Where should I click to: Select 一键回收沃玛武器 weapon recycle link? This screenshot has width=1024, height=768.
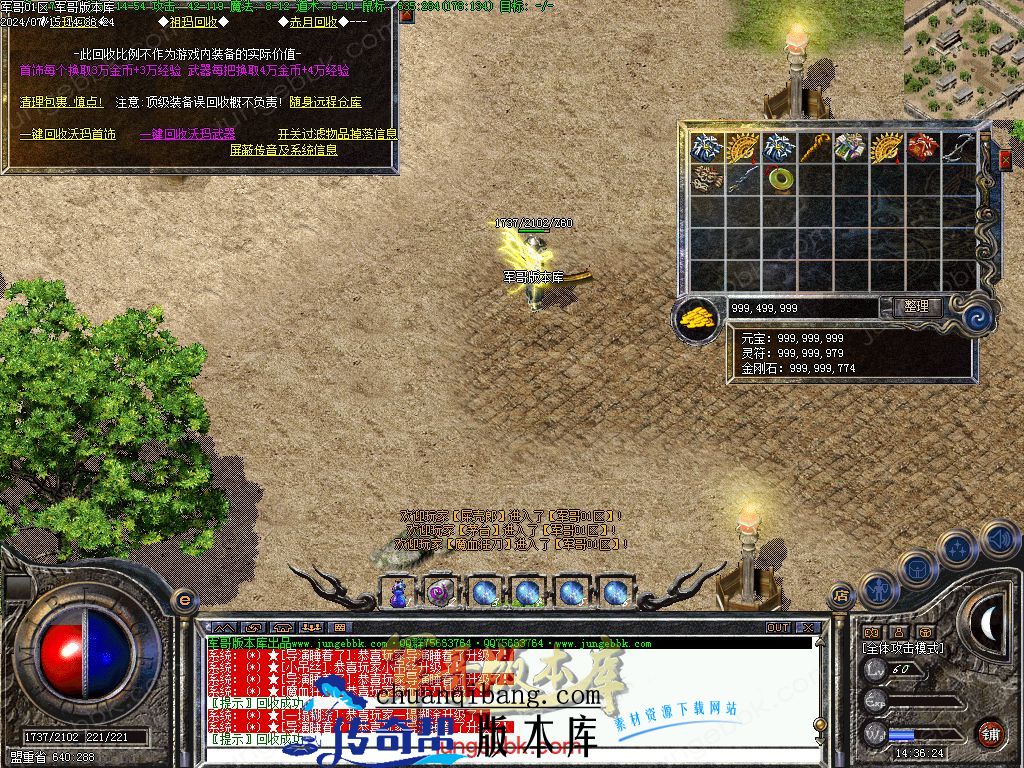coord(187,134)
